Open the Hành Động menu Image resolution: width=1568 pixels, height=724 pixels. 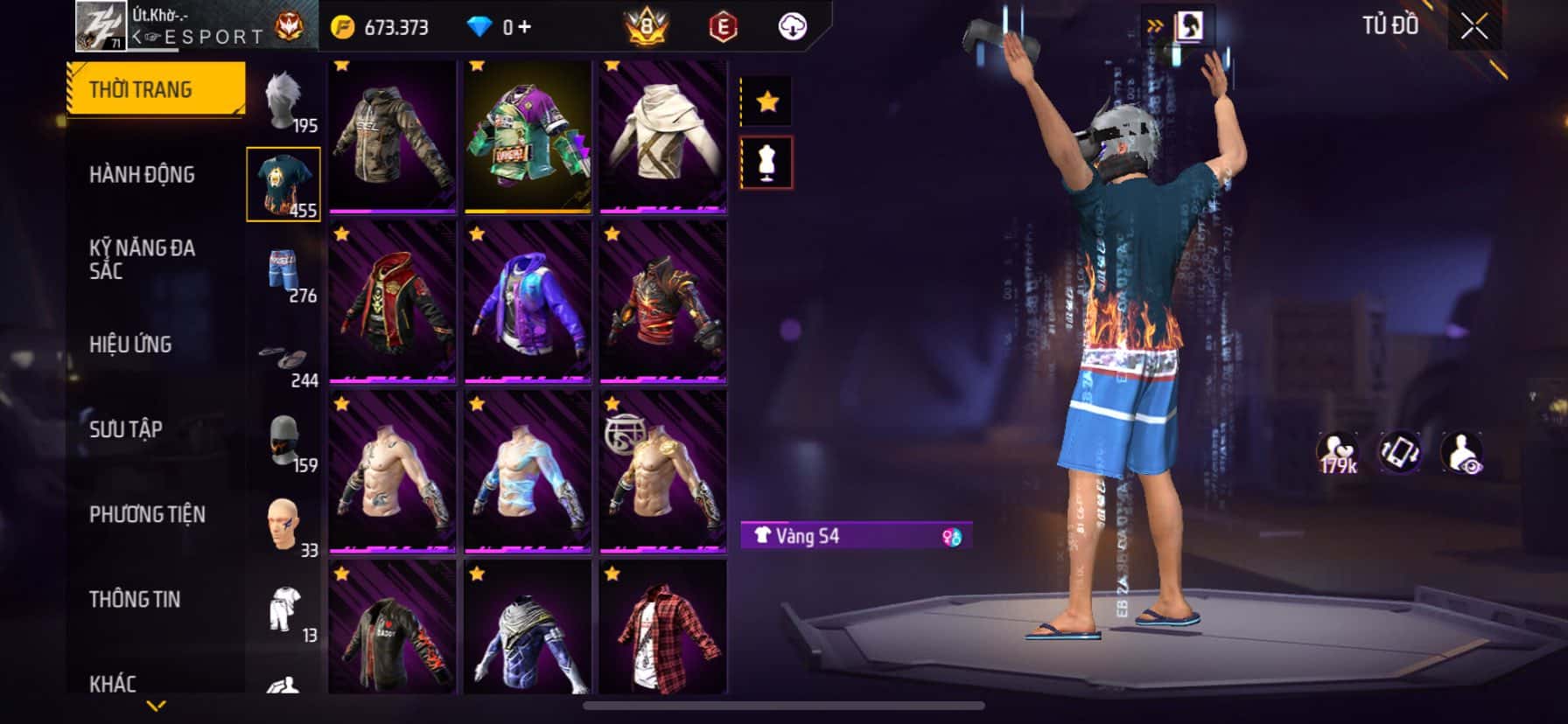coord(142,175)
